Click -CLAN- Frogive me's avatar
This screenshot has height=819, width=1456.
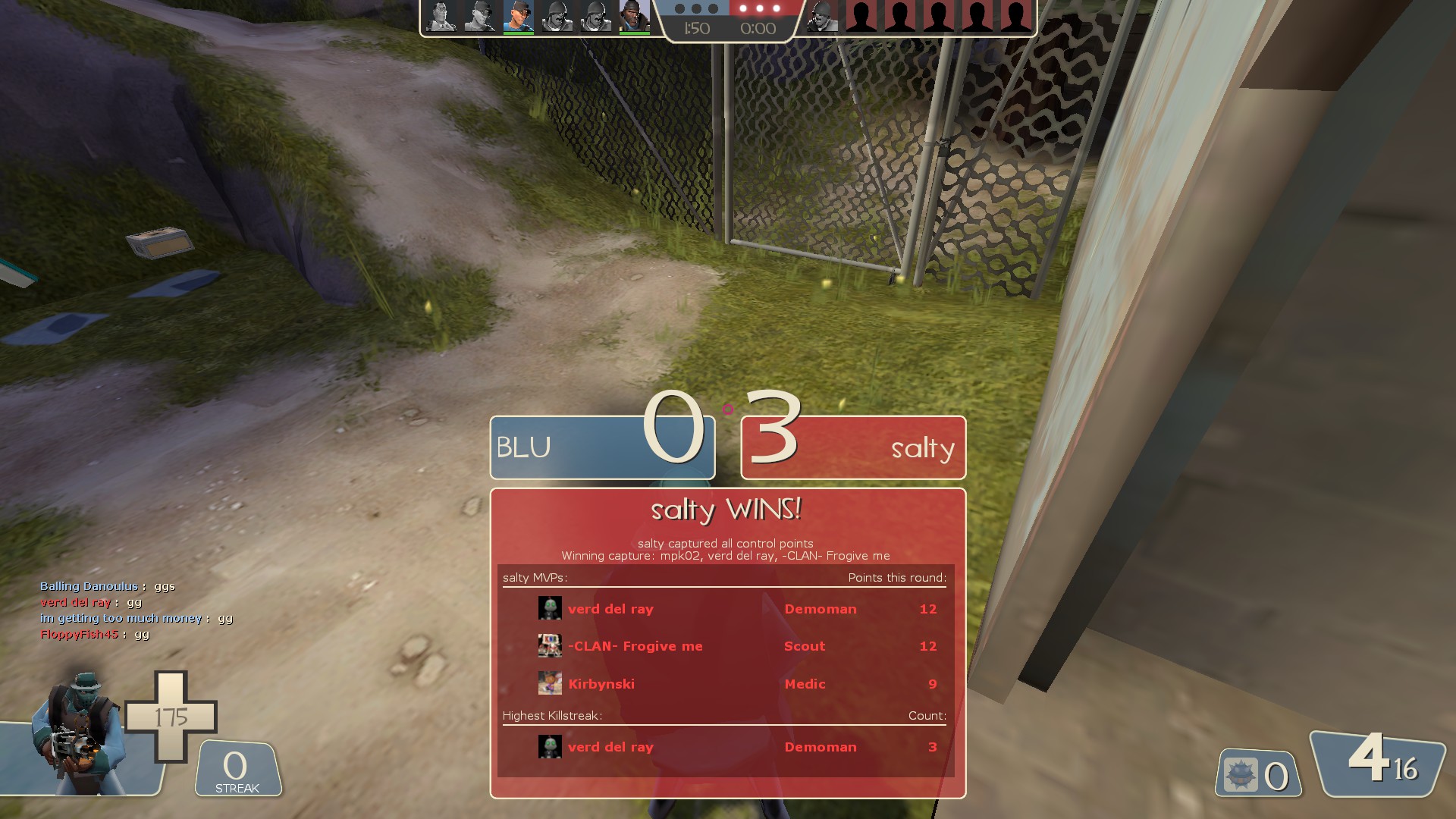click(x=550, y=646)
